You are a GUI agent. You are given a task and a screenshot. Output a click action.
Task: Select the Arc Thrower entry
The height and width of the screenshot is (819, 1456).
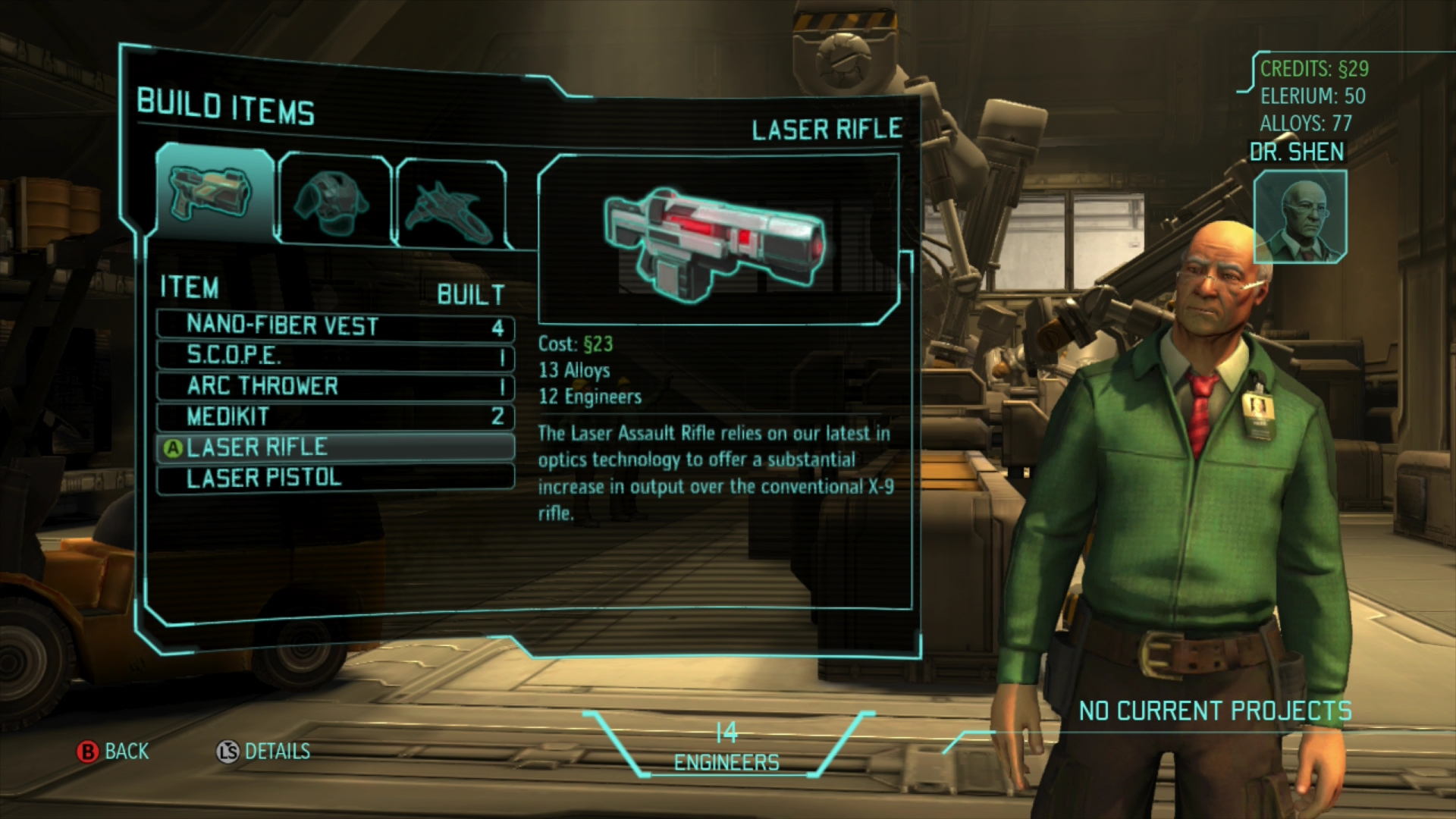click(x=335, y=386)
